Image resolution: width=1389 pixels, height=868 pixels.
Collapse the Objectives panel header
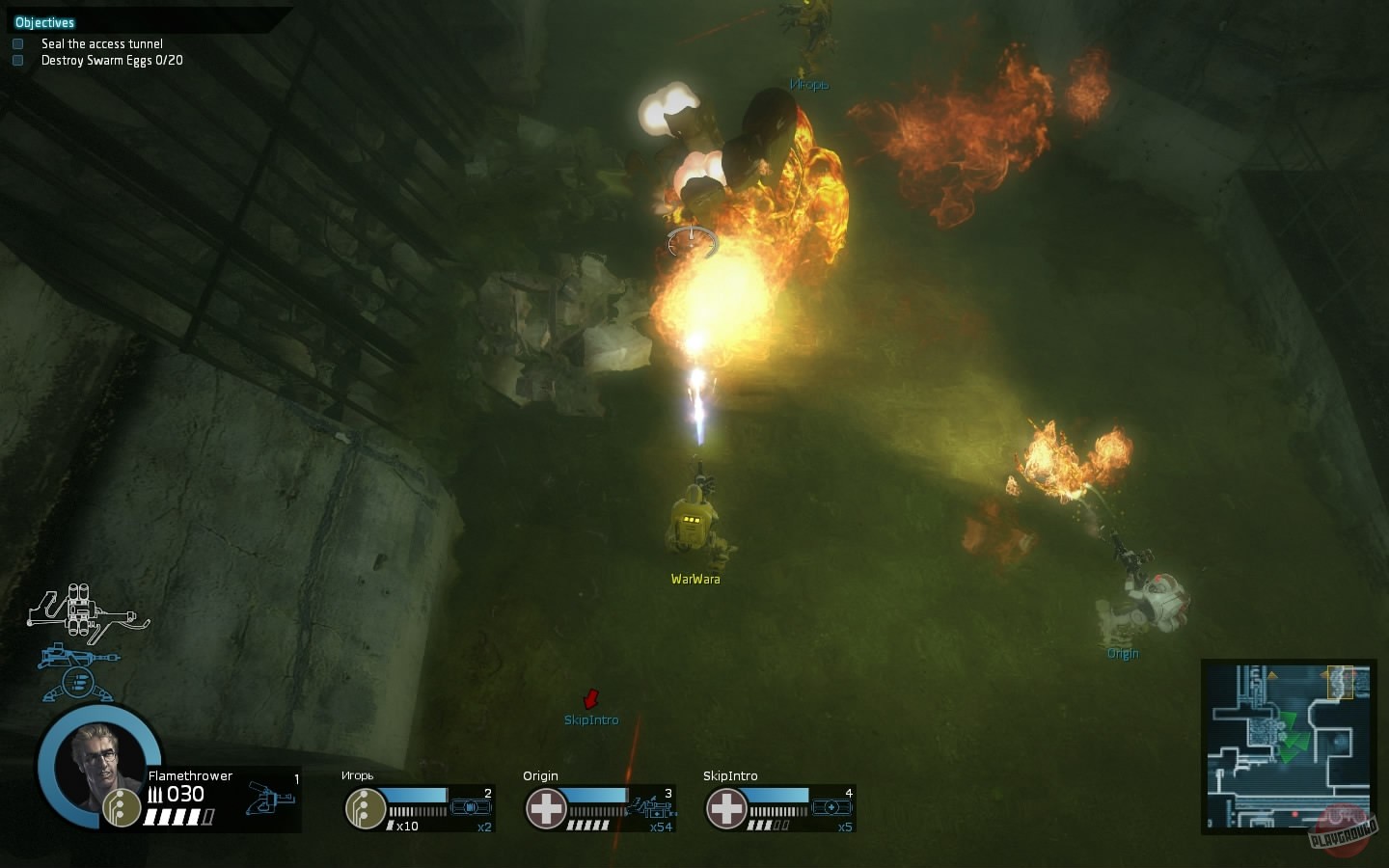[x=44, y=21]
